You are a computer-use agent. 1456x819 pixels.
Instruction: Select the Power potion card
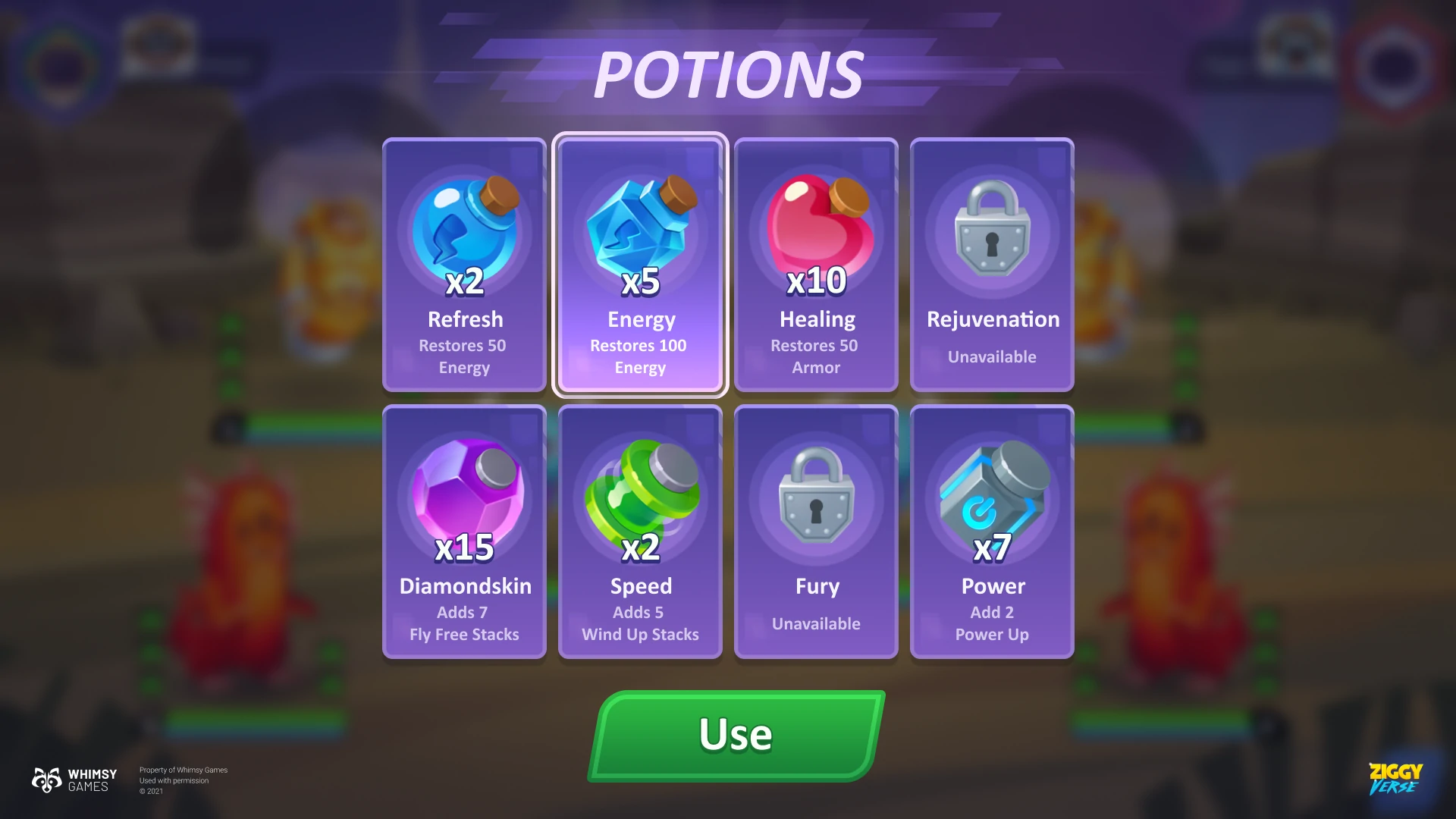tap(992, 532)
